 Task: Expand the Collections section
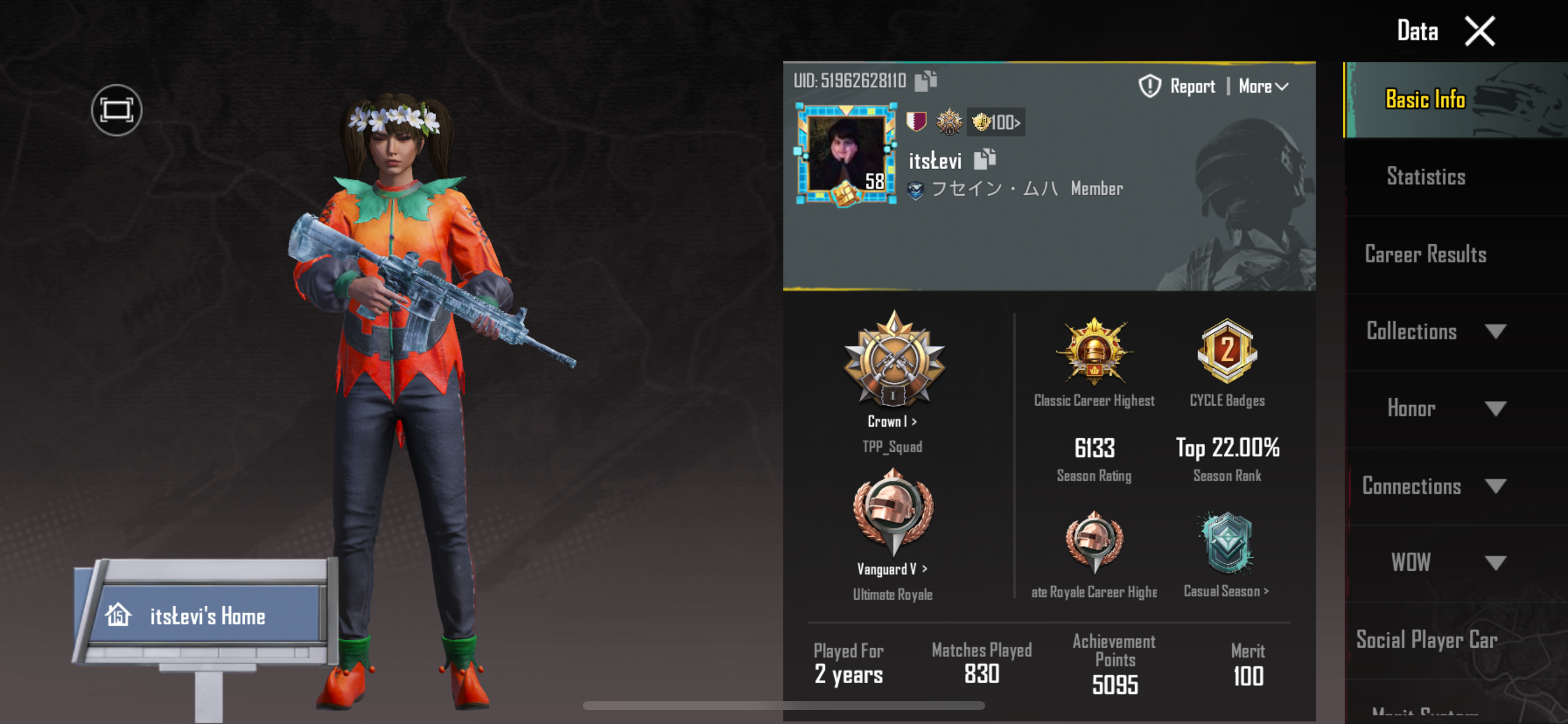tap(1434, 331)
